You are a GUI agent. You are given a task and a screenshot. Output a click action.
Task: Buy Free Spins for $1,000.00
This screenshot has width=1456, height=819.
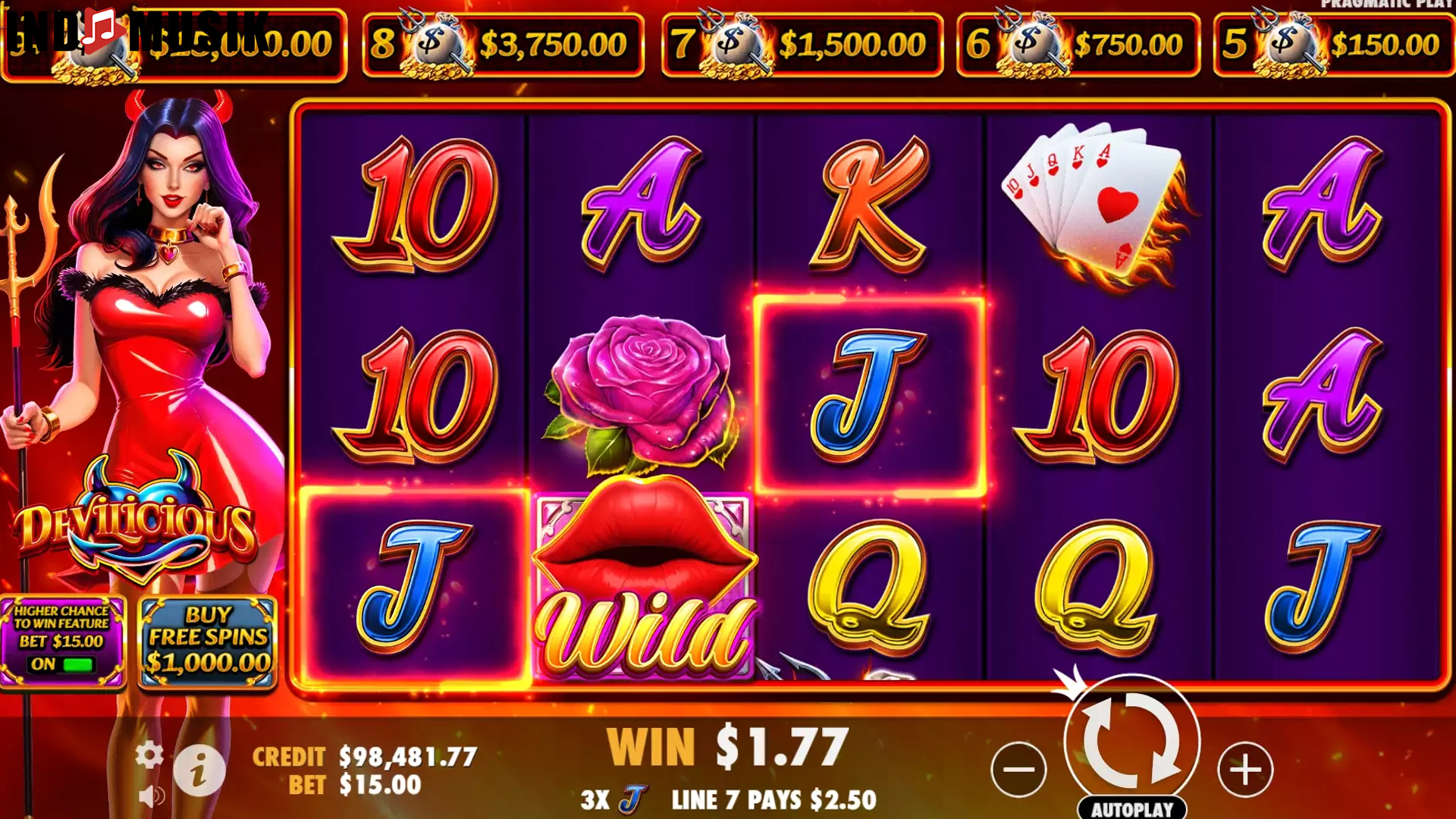pos(208,641)
